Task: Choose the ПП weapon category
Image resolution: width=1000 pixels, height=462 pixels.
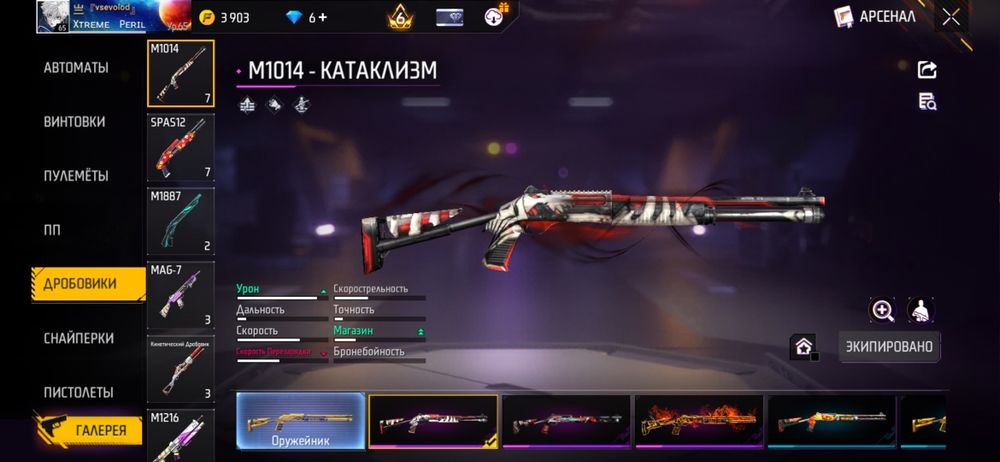Action: 52,230
